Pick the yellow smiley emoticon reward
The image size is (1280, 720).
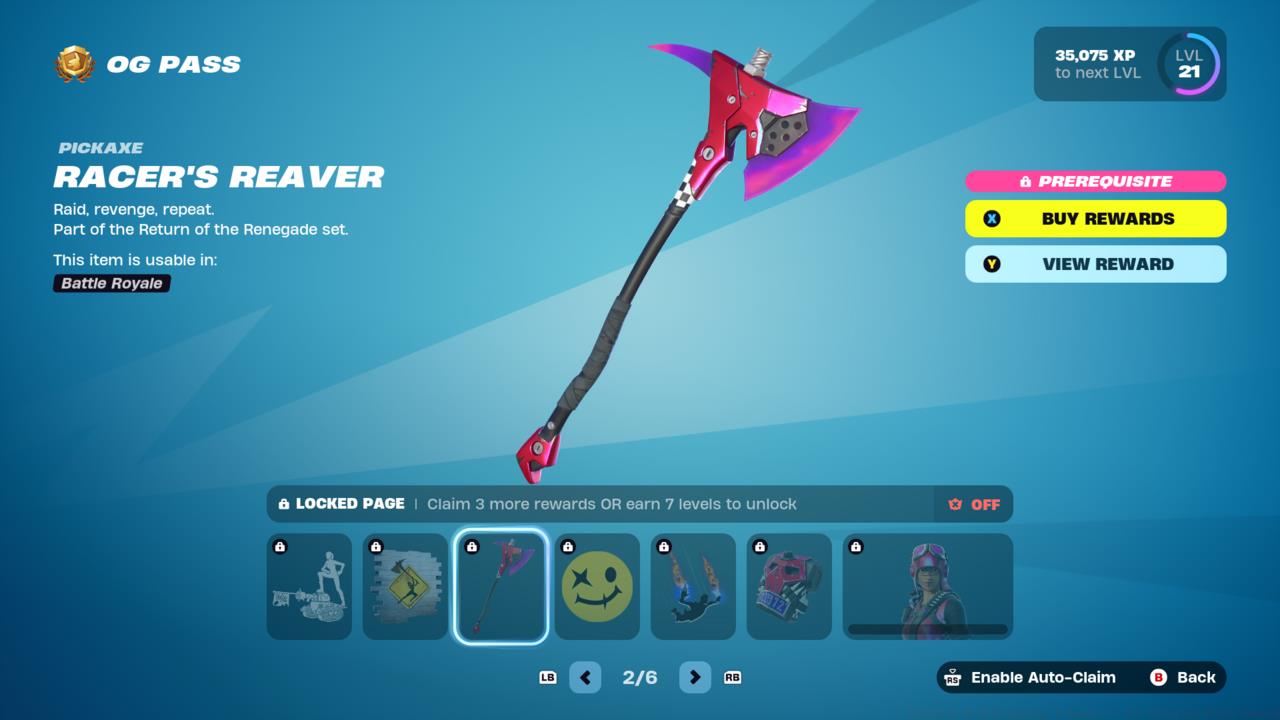pos(597,587)
